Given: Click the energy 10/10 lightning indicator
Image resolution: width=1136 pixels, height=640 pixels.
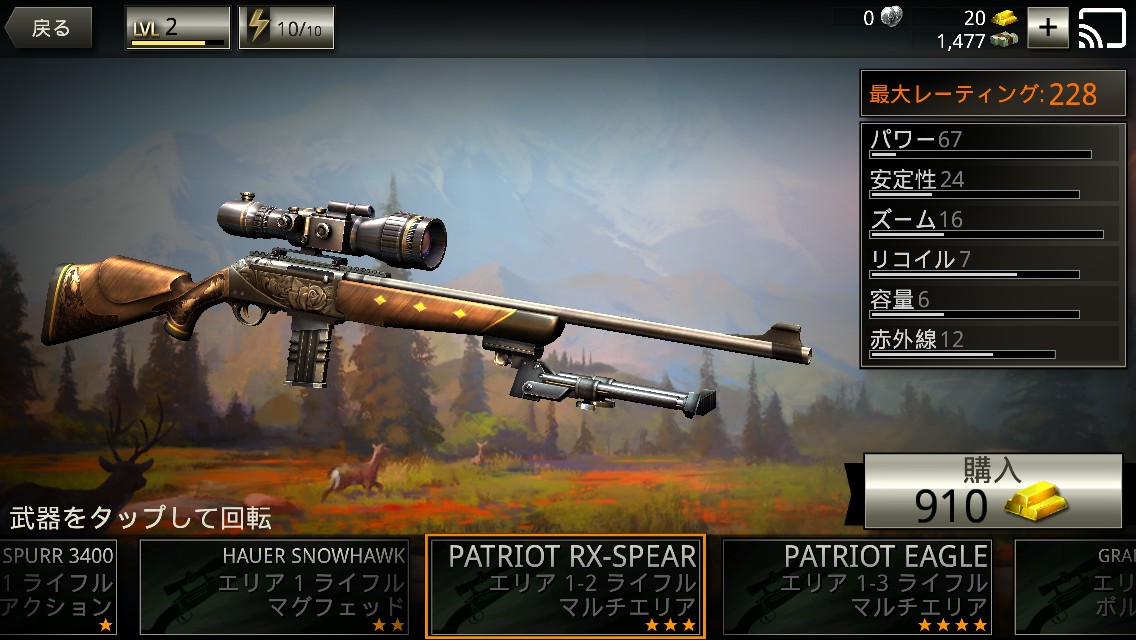Looking at the screenshot, I should coord(287,28).
